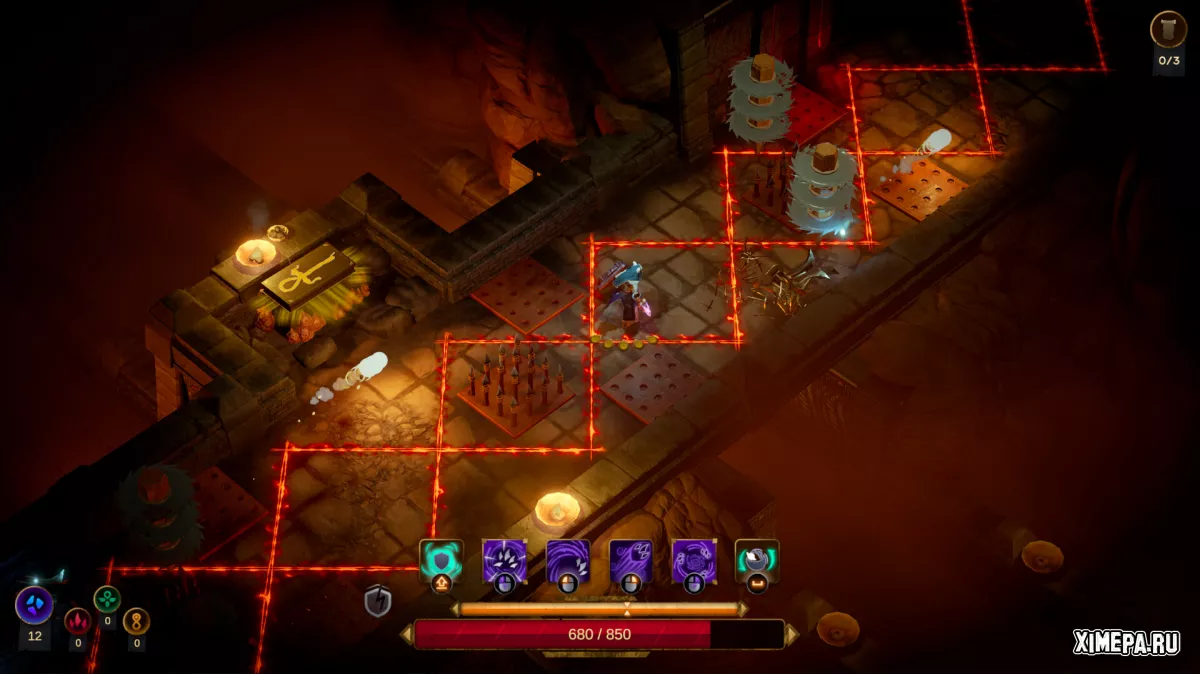Activate the teal dash ability icon

pos(757,561)
